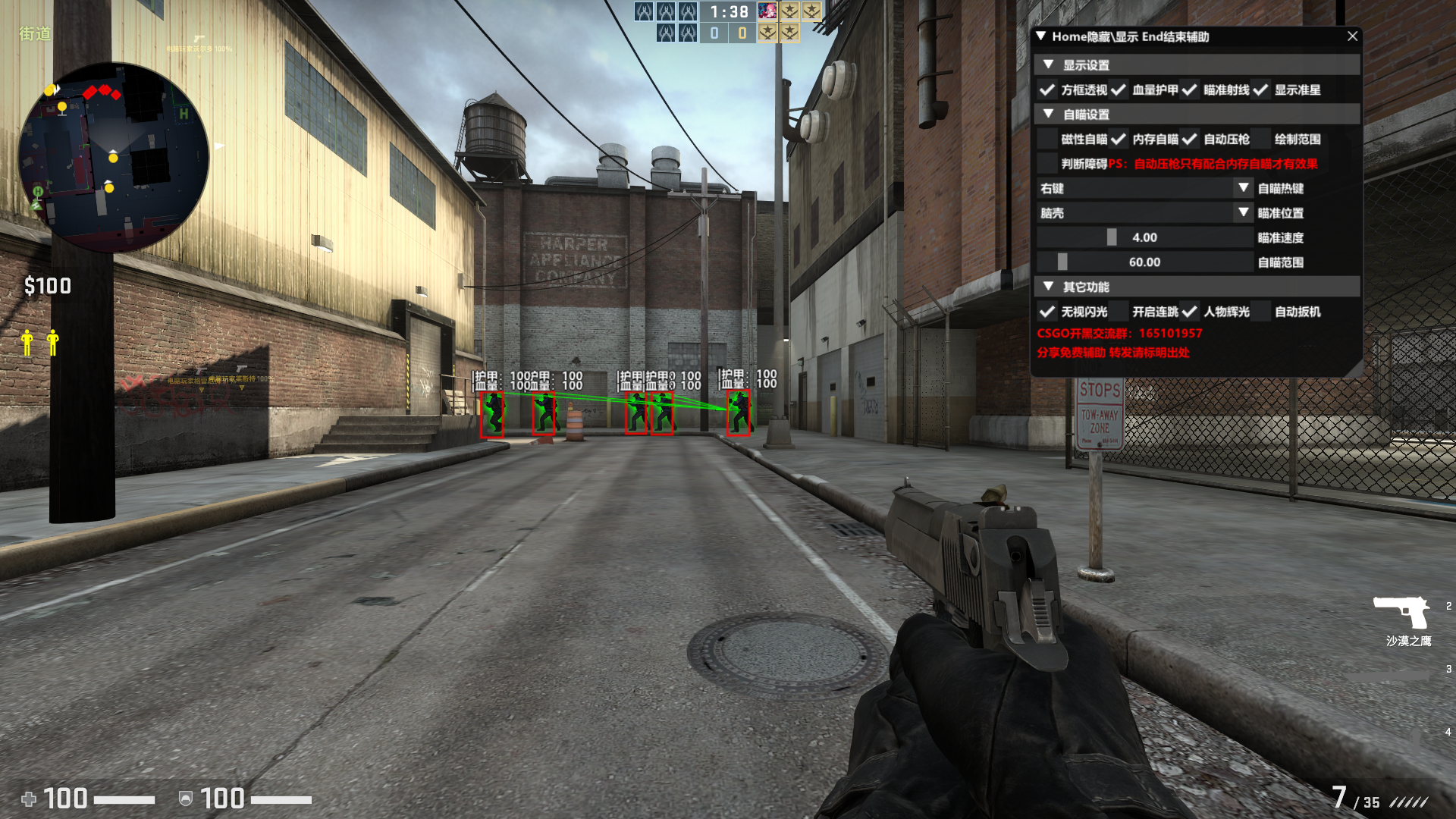Toggle the 瞄准射线 checkbox
Viewport: 1456px width, 819px height.
click(x=1190, y=90)
